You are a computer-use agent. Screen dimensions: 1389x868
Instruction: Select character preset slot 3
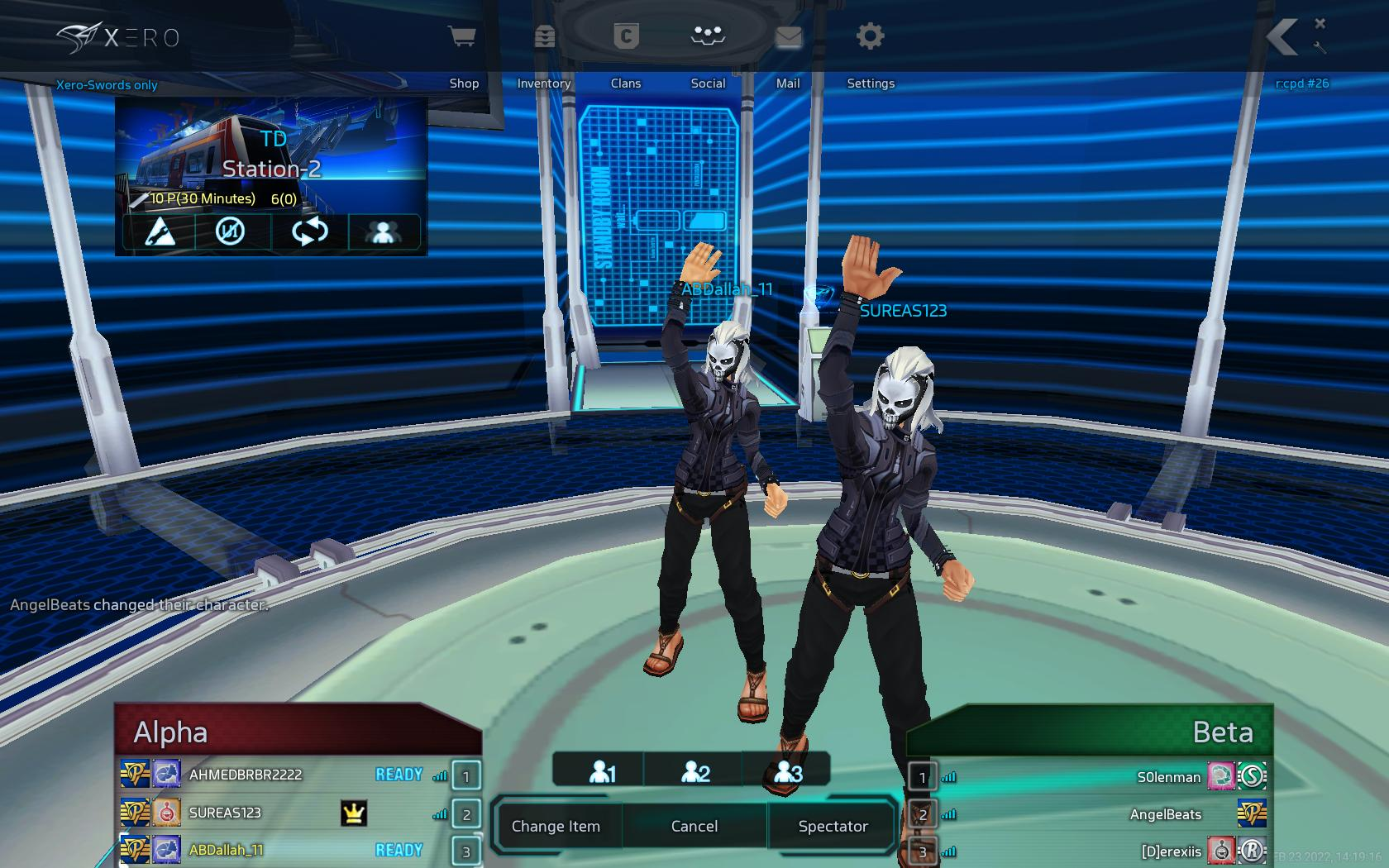(x=788, y=772)
